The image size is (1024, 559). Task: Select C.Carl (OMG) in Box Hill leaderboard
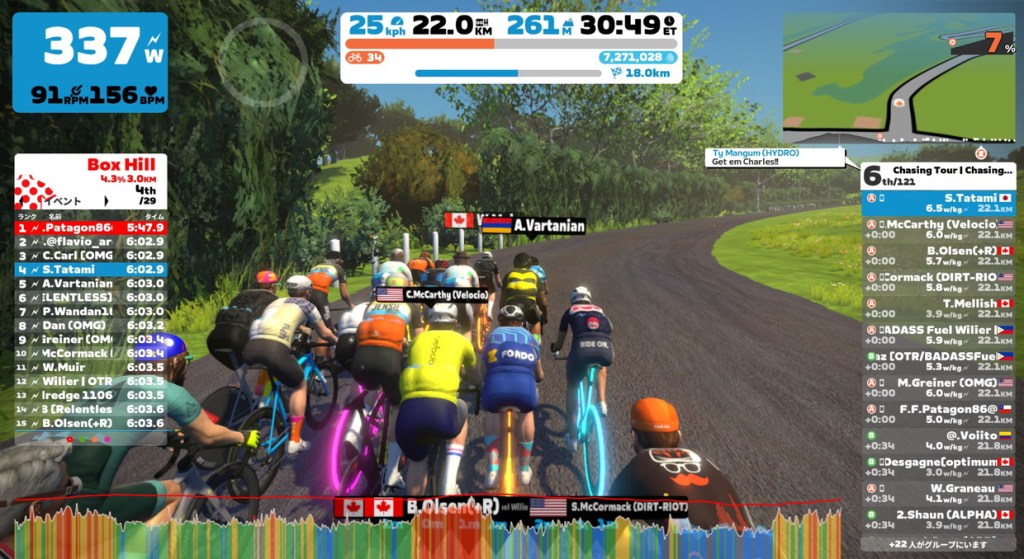point(90,255)
